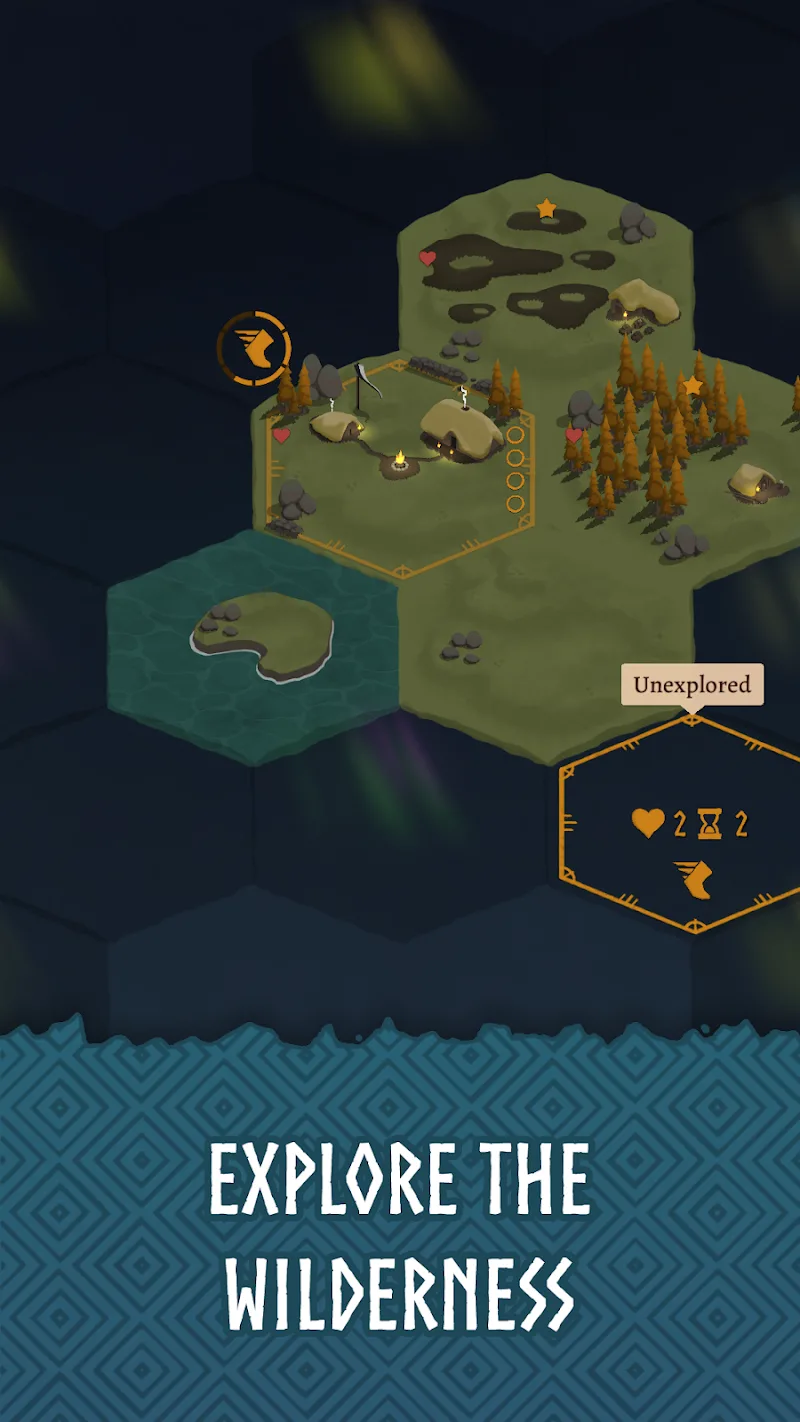Click the orange star on the bog tile
This screenshot has width=800, height=1422.
(546, 208)
